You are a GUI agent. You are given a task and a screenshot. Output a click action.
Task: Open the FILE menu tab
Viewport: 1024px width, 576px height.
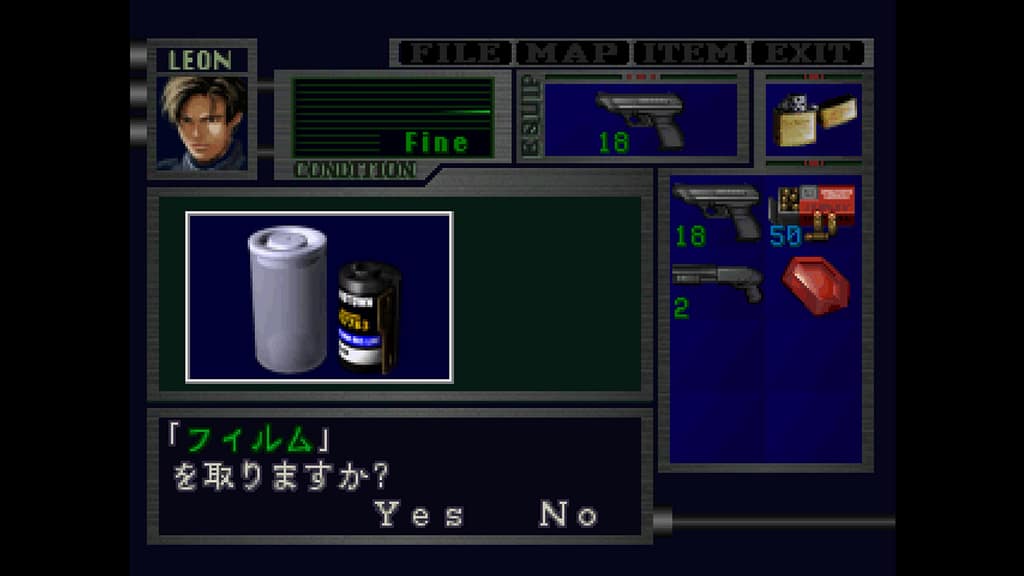(x=452, y=53)
